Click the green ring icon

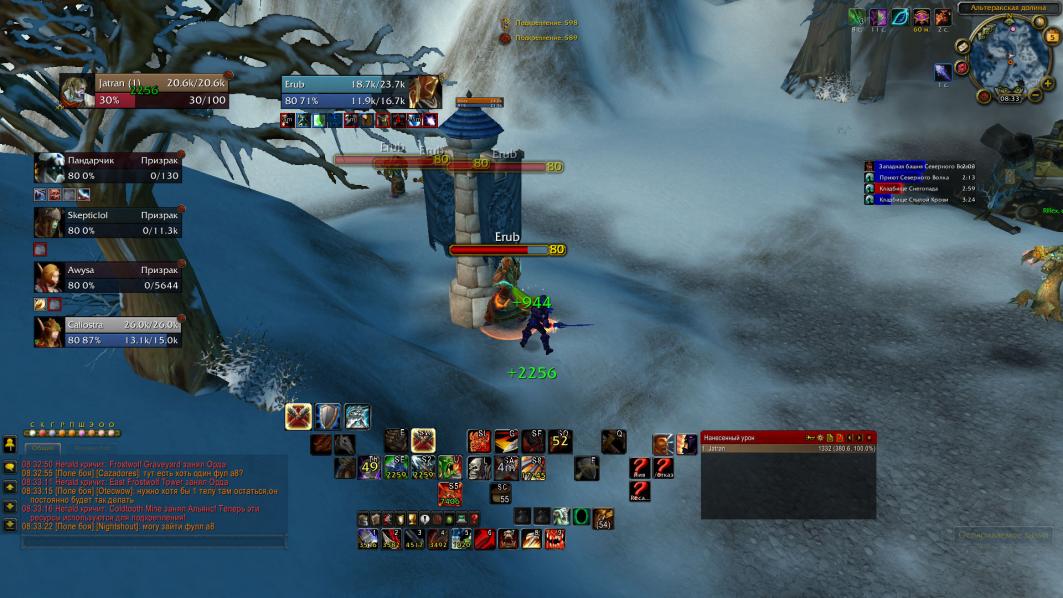[x=580, y=516]
